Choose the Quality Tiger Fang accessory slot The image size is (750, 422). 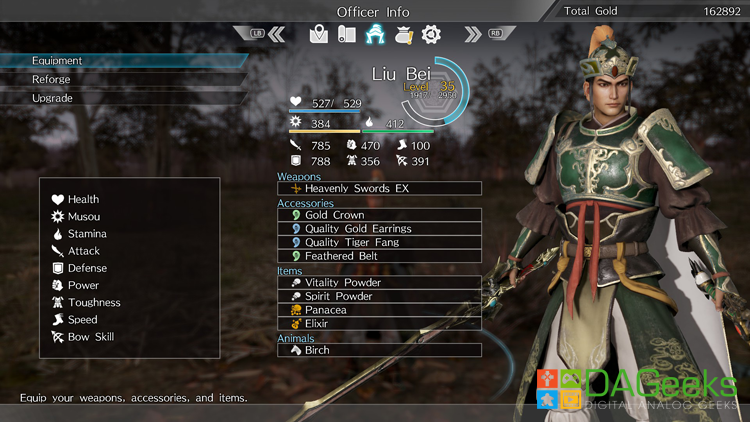[379, 242]
